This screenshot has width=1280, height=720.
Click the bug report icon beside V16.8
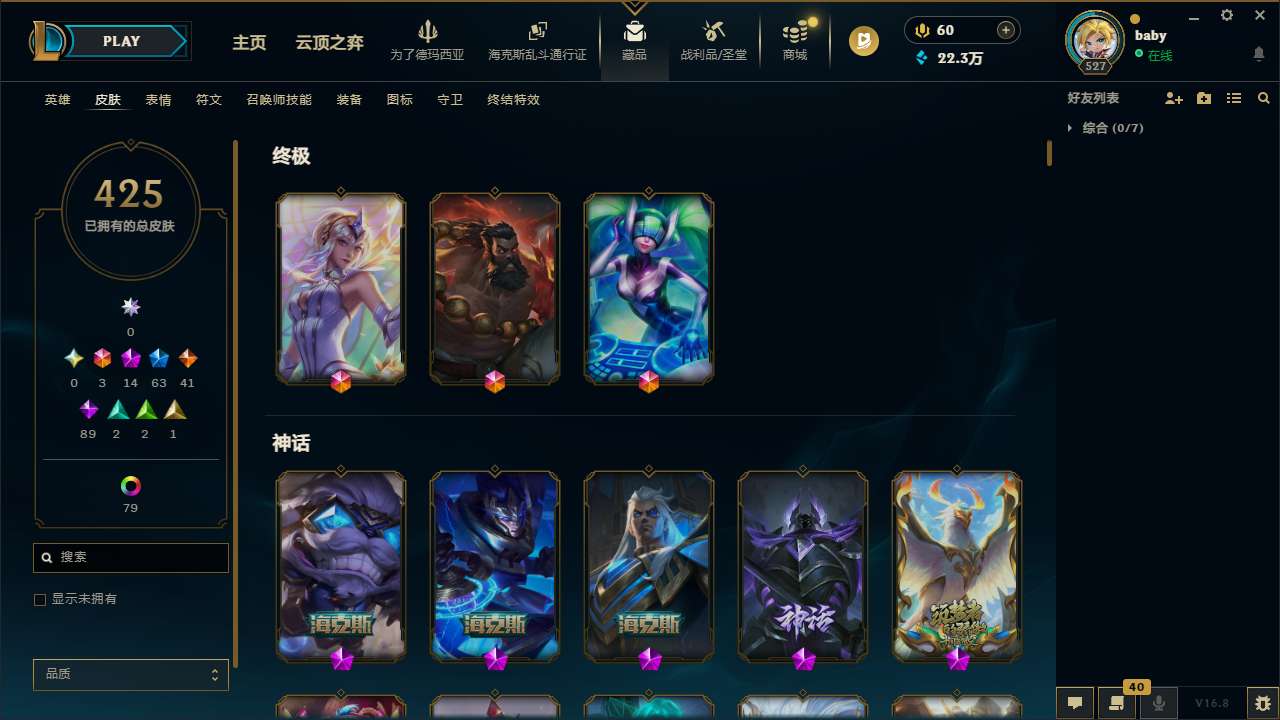pyautogui.click(x=1260, y=703)
